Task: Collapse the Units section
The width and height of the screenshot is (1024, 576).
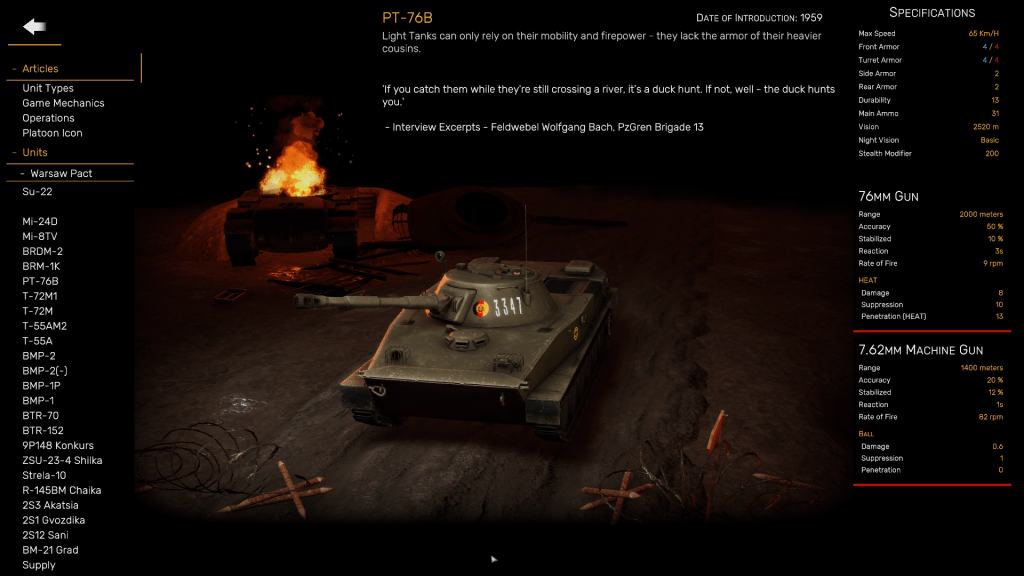Action: pos(35,153)
